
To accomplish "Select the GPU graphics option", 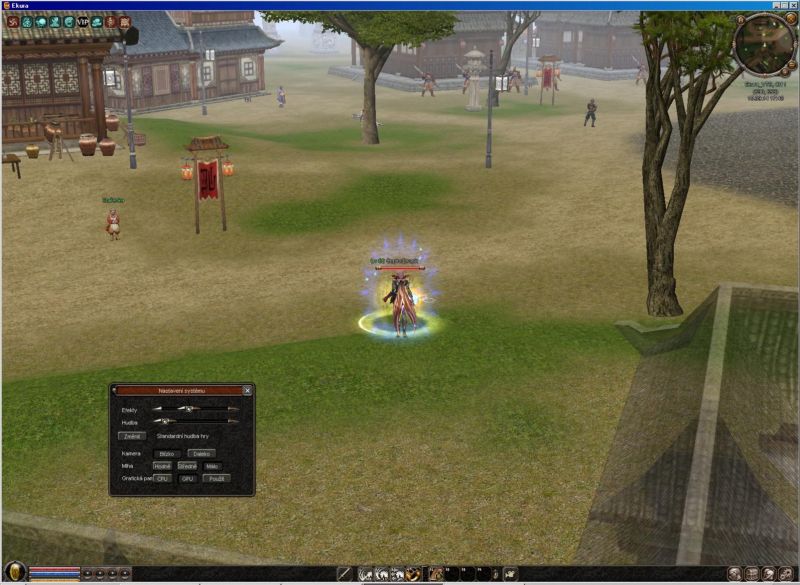I will (x=187, y=479).
